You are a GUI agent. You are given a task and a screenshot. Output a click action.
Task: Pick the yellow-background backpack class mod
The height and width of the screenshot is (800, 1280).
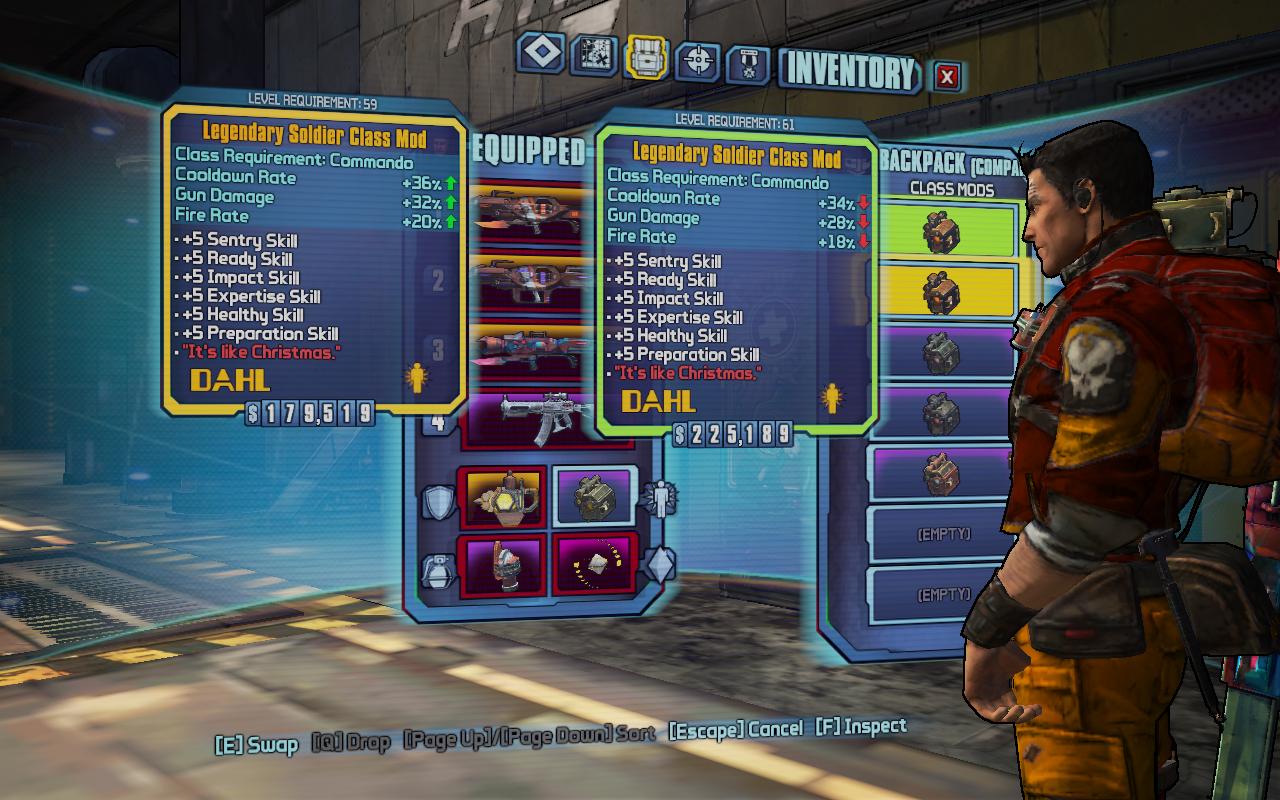pyautogui.click(x=946, y=292)
